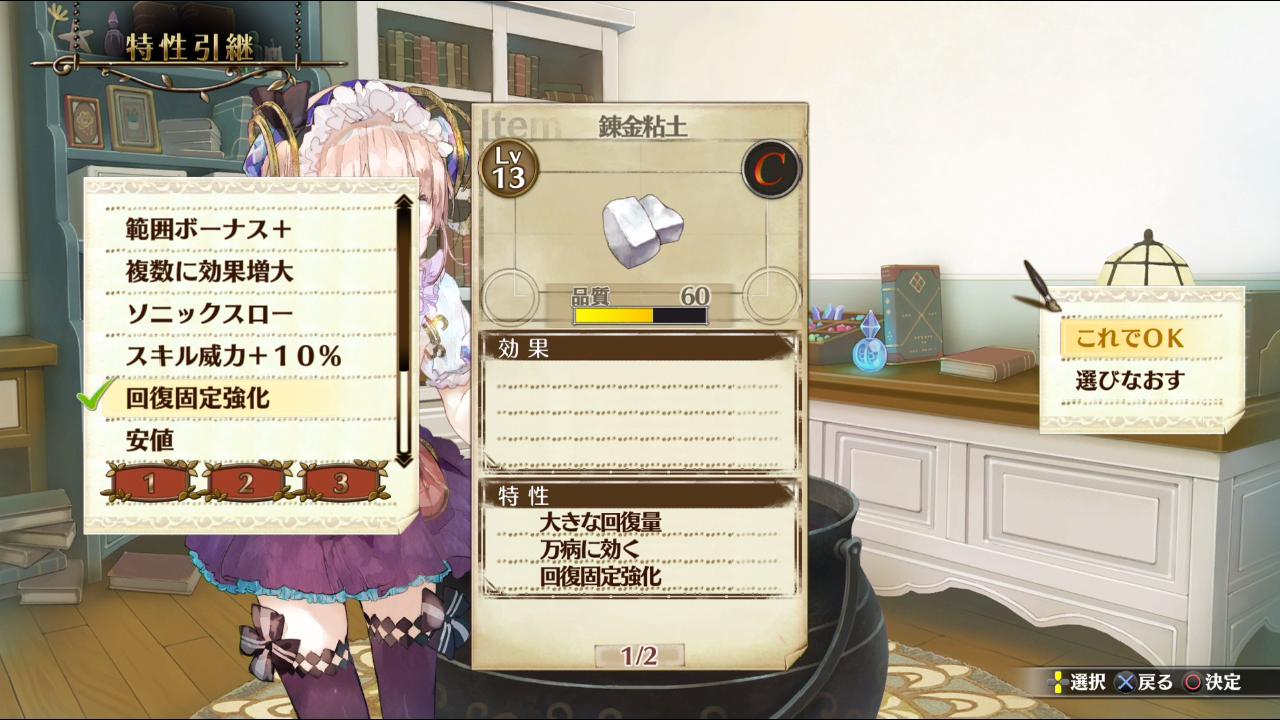
Task: Choose the 複数に効果増大 trait
Action: point(209,271)
